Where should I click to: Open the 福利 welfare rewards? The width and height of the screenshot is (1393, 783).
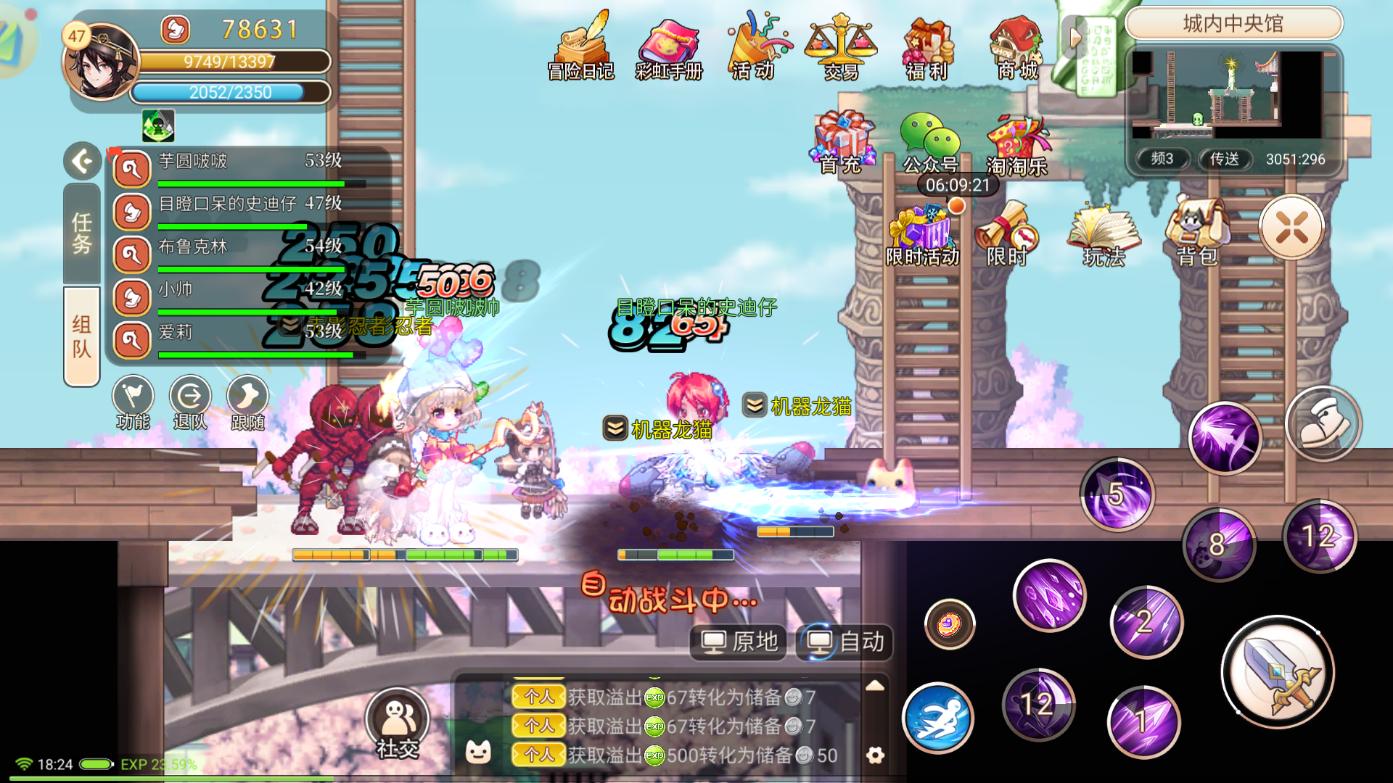(x=926, y=45)
